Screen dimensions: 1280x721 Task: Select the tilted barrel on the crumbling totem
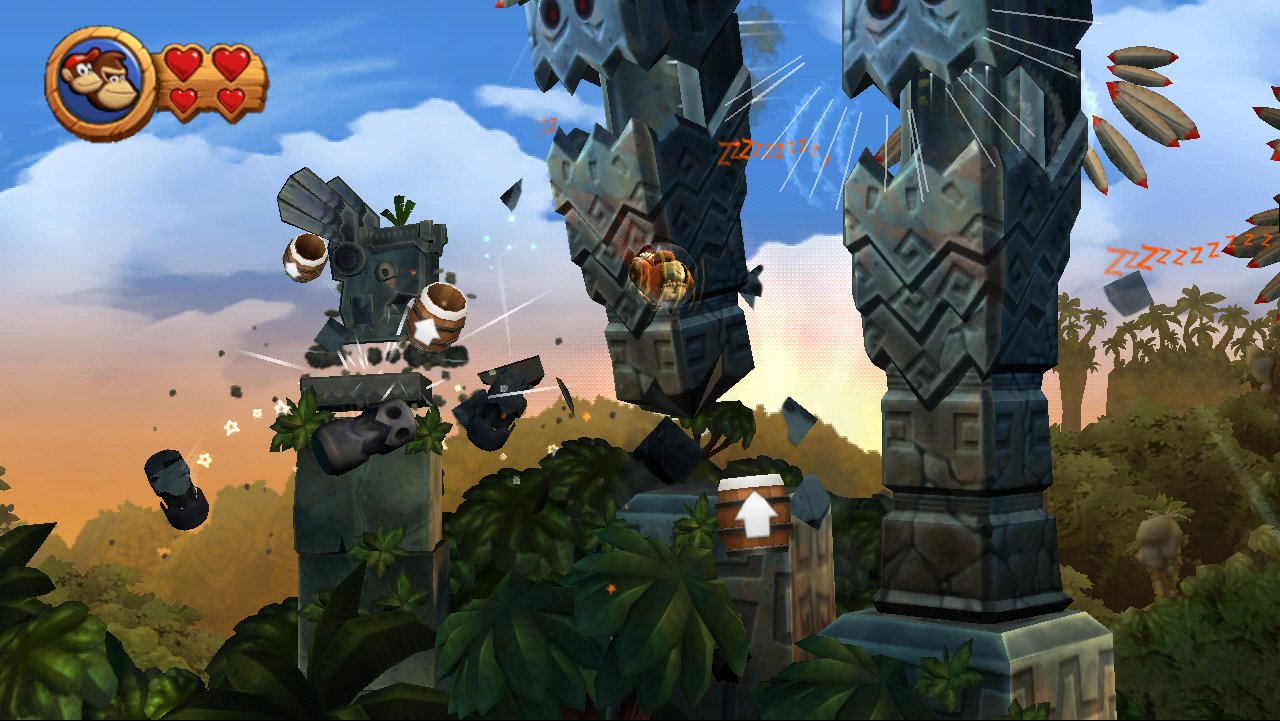pos(436,315)
